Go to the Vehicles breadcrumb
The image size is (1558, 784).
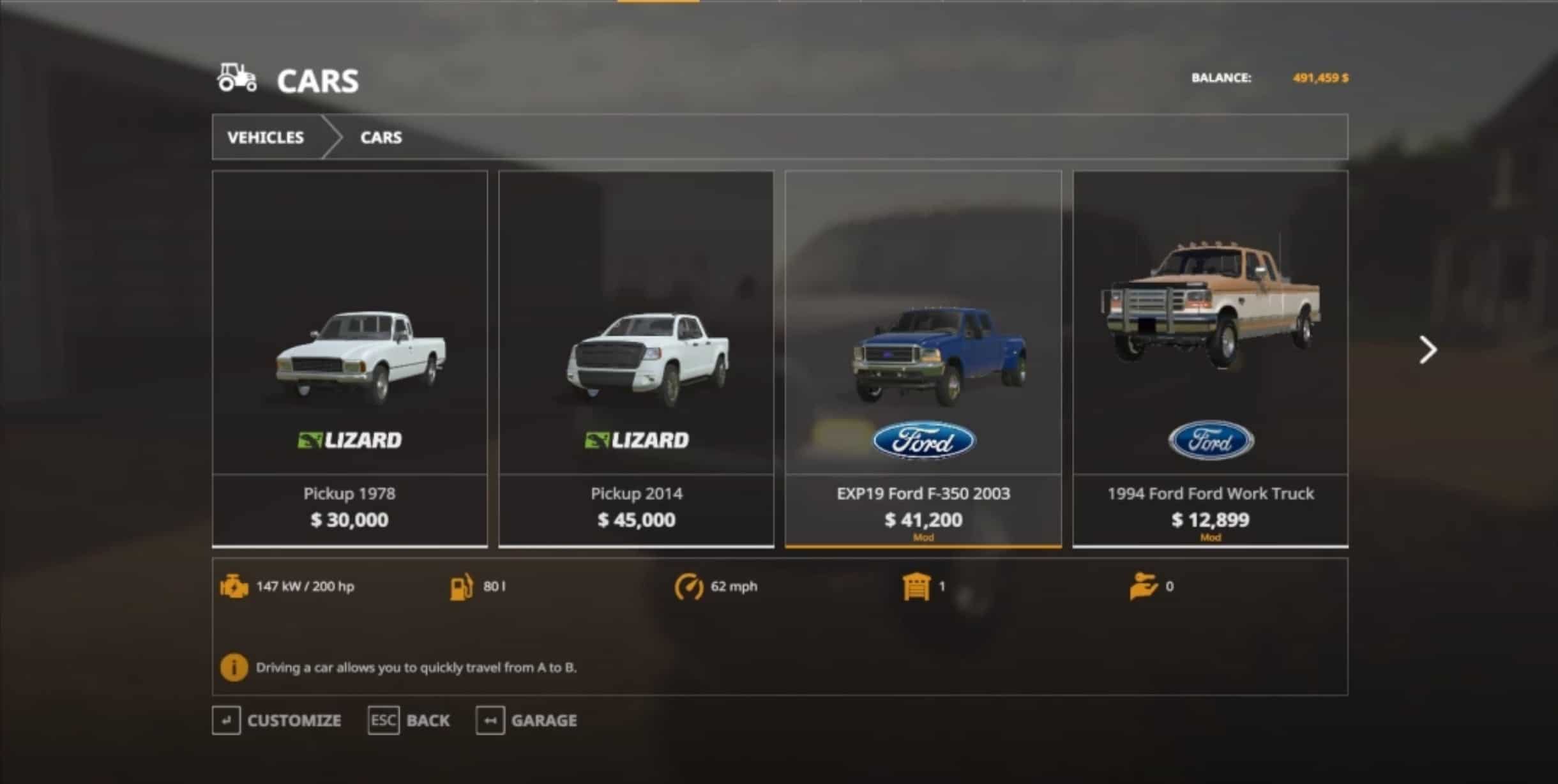266,137
